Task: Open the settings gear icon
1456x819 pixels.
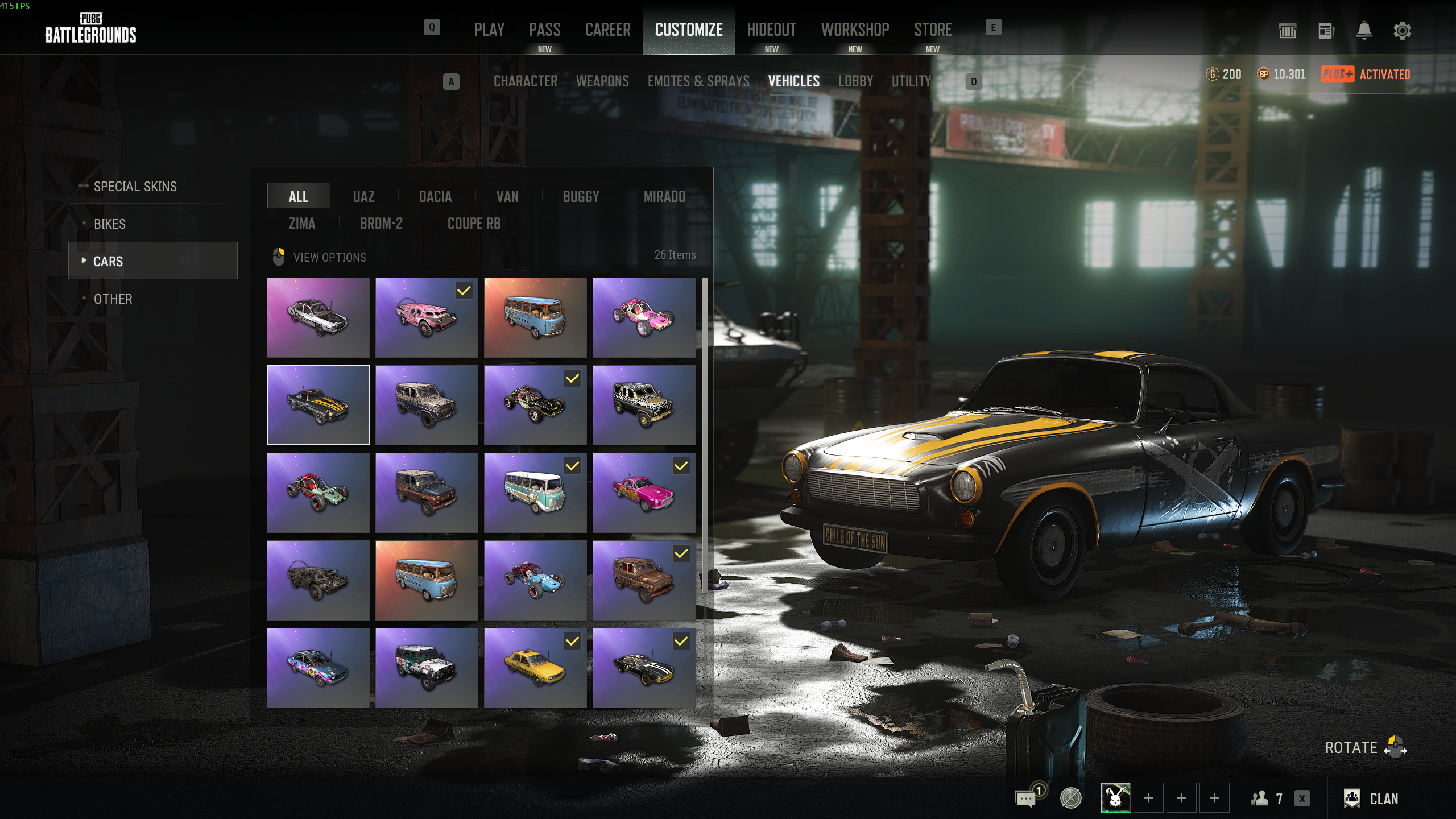Action: click(x=1402, y=31)
